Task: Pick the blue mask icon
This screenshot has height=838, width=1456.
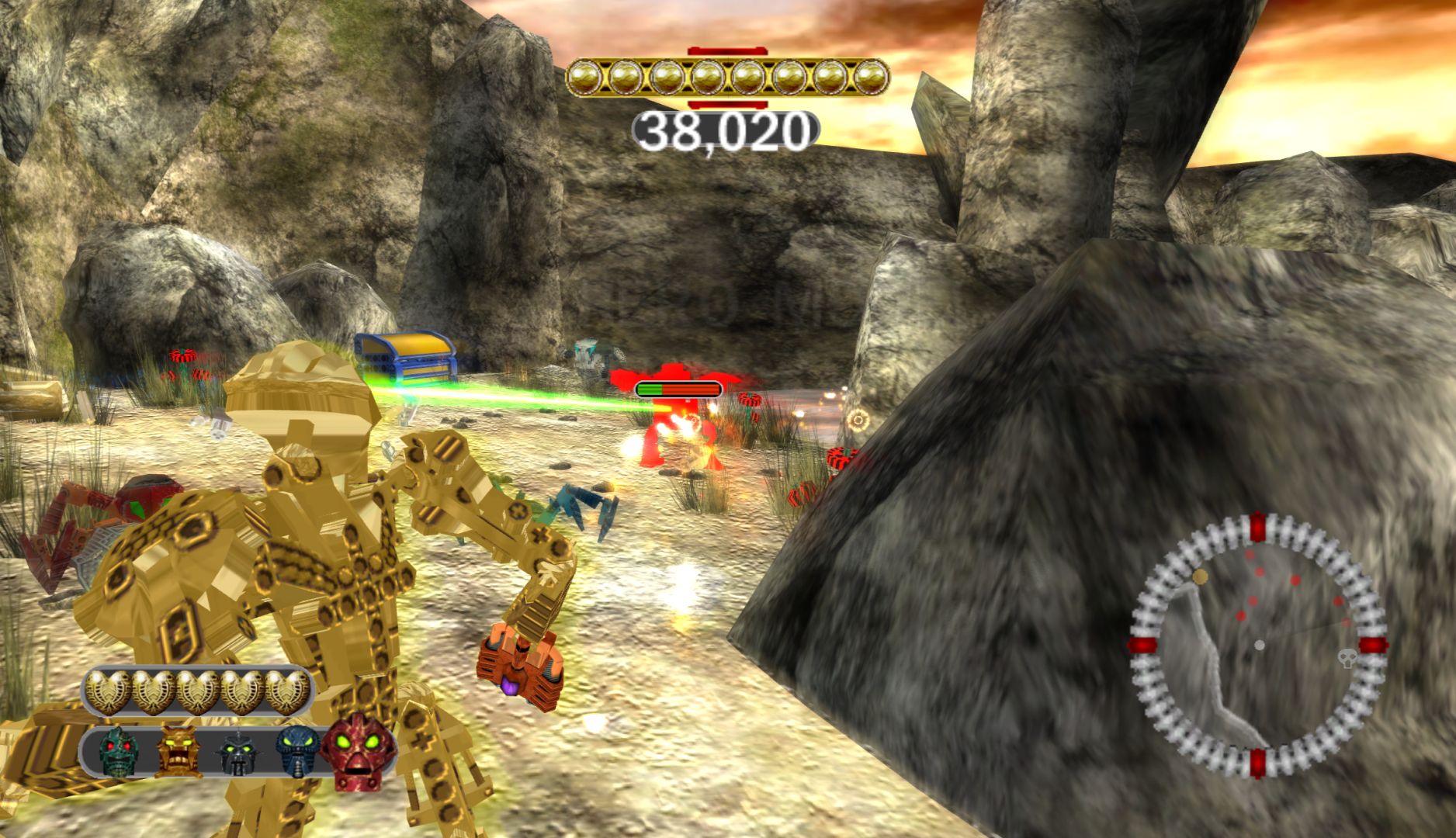Action: 297,751
